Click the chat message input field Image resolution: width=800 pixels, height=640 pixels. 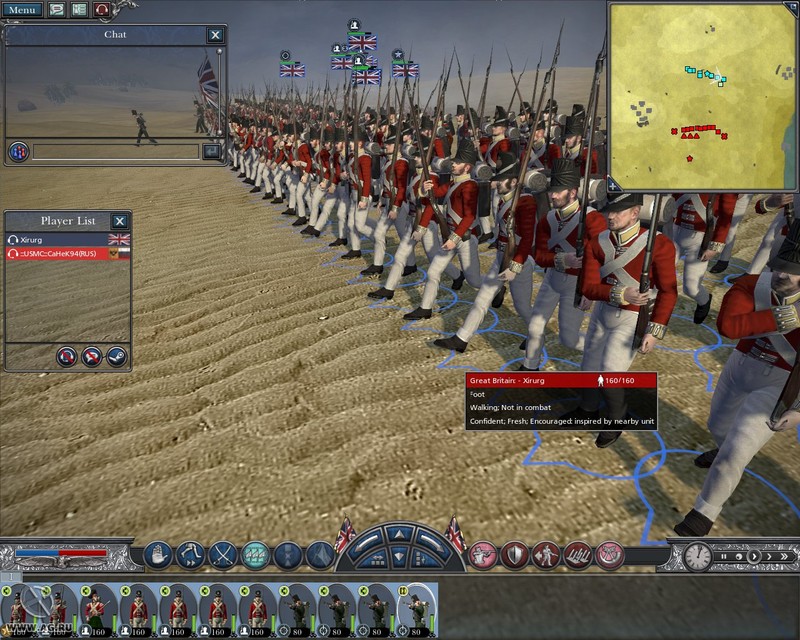[x=116, y=152]
